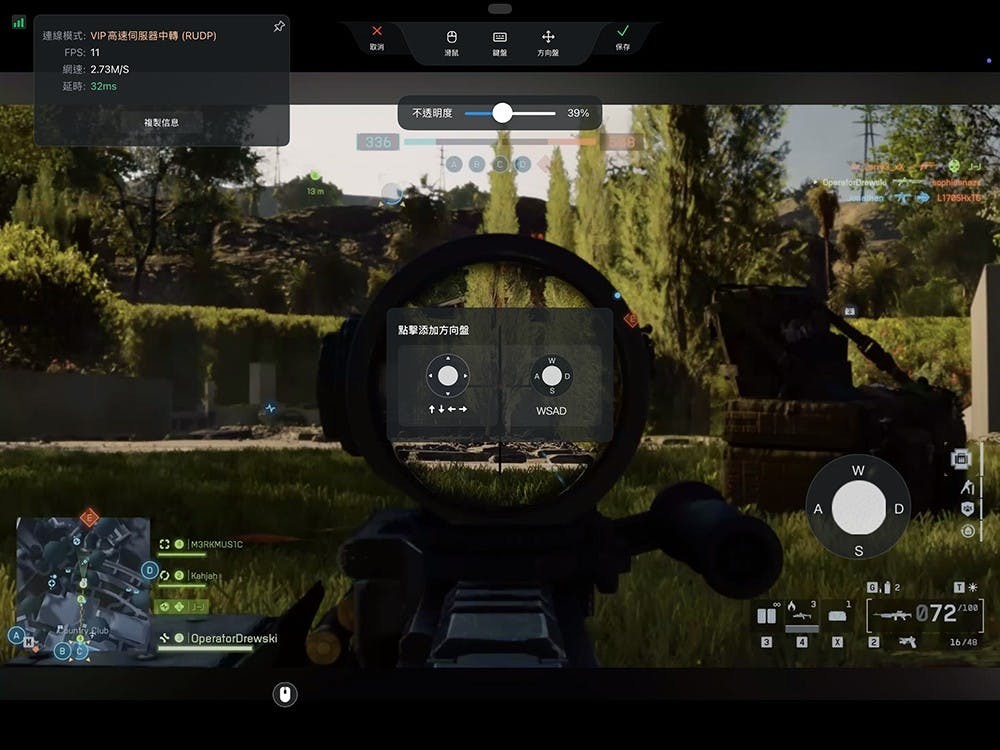Copy the connection info with 複製信息

[162, 123]
